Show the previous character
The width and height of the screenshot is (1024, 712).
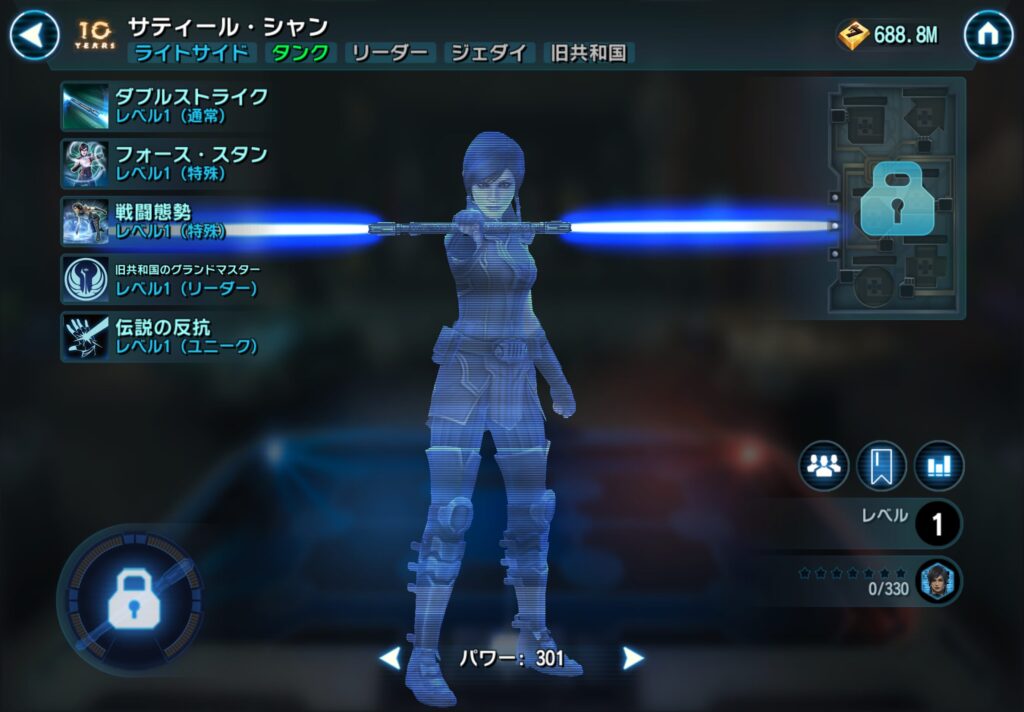(x=390, y=658)
